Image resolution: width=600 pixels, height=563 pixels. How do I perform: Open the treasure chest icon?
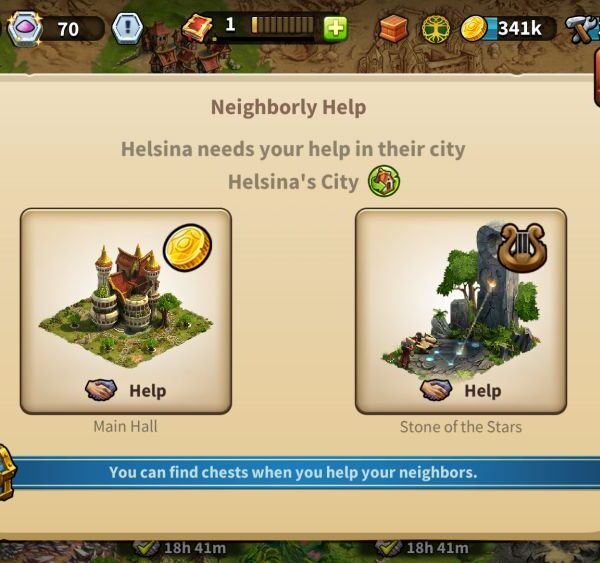(6, 470)
